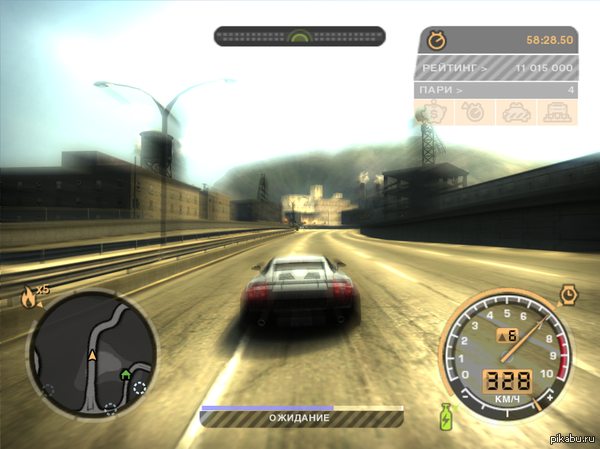Viewport: 600px width, 449px height.
Task: Click the speedbreaker watch icon
Action: coord(569,295)
